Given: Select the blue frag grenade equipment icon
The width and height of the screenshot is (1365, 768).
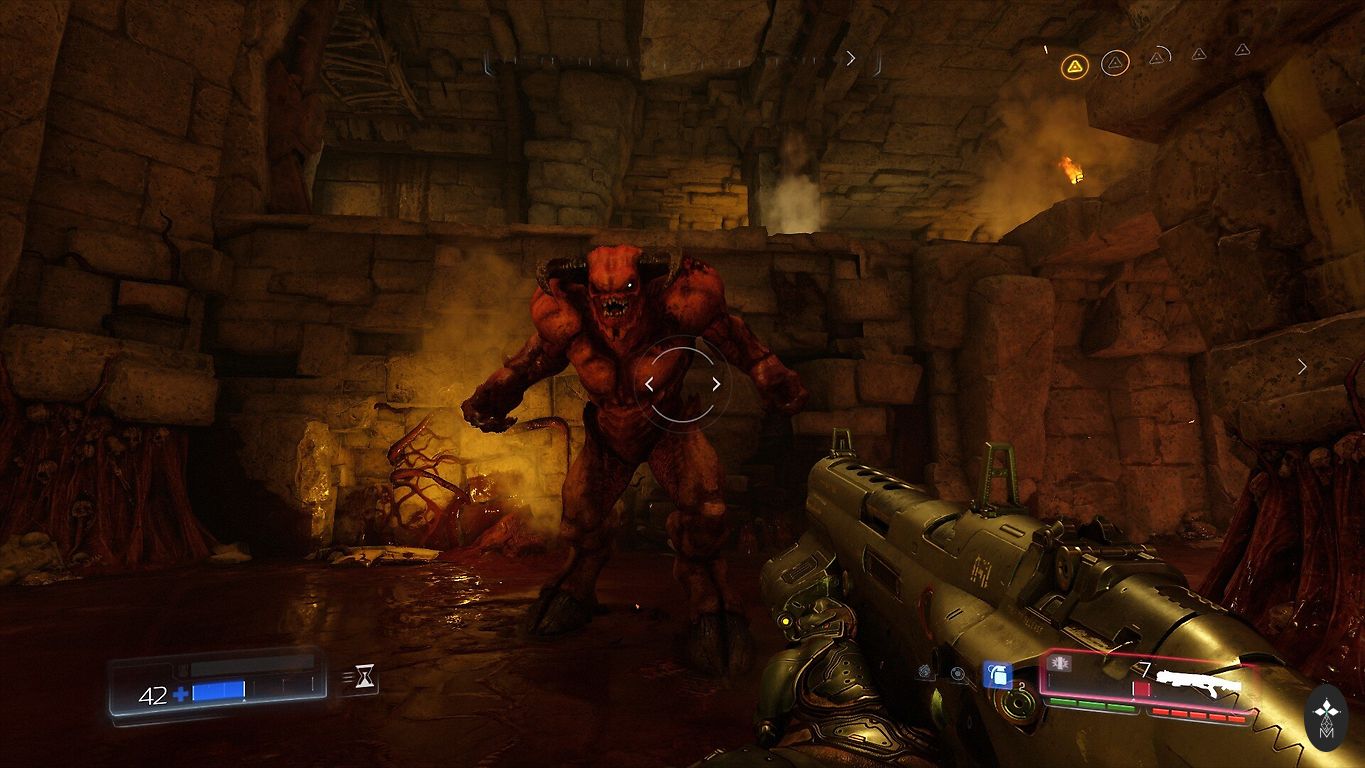Looking at the screenshot, I should pos(995,675).
